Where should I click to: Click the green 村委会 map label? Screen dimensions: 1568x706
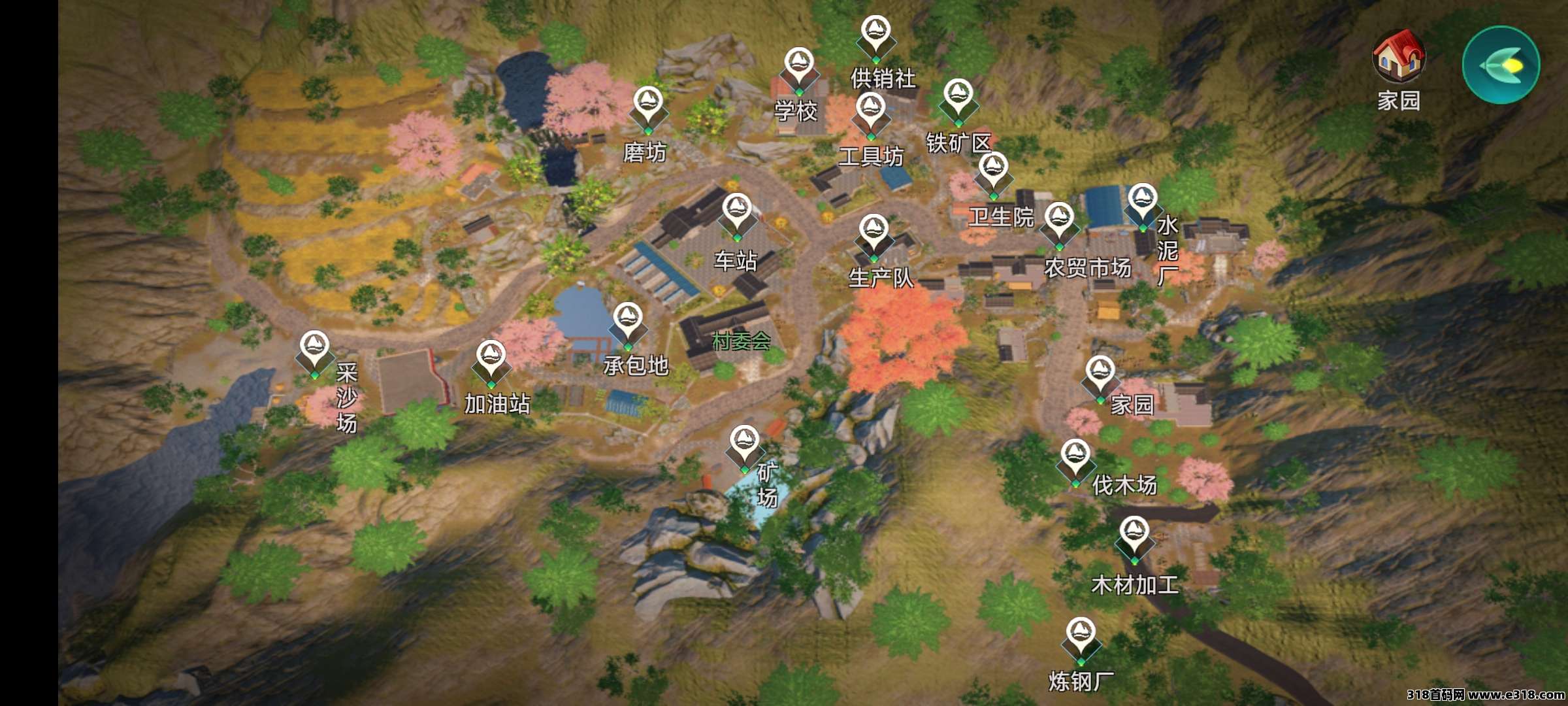[x=742, y=341]
